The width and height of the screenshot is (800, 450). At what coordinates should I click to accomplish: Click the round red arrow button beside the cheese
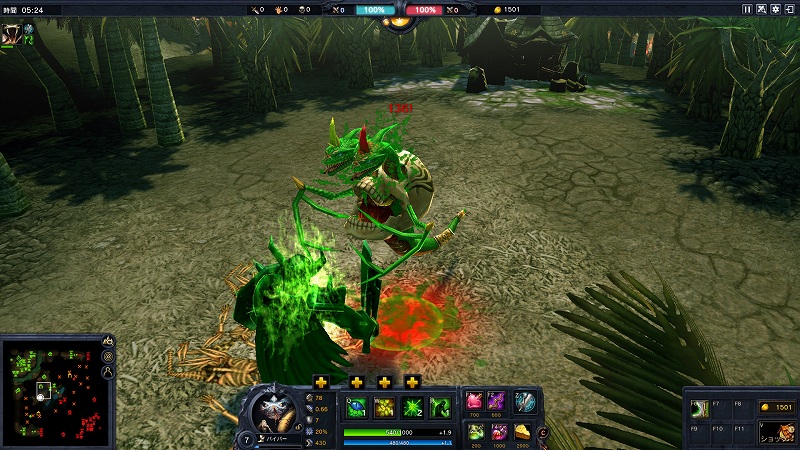pos(543,432)
